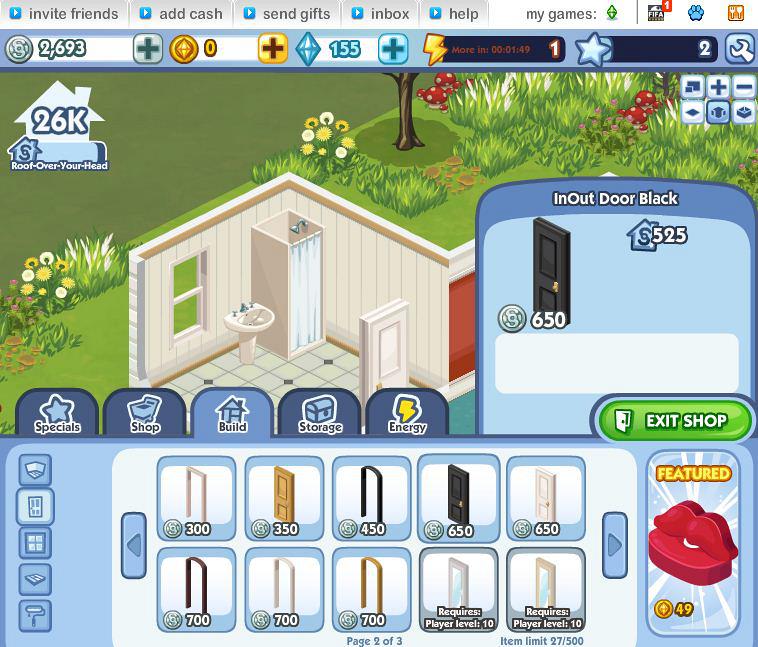Open the Shop tab
This screenshot has height=647, width=758.
tap(145, 414)
